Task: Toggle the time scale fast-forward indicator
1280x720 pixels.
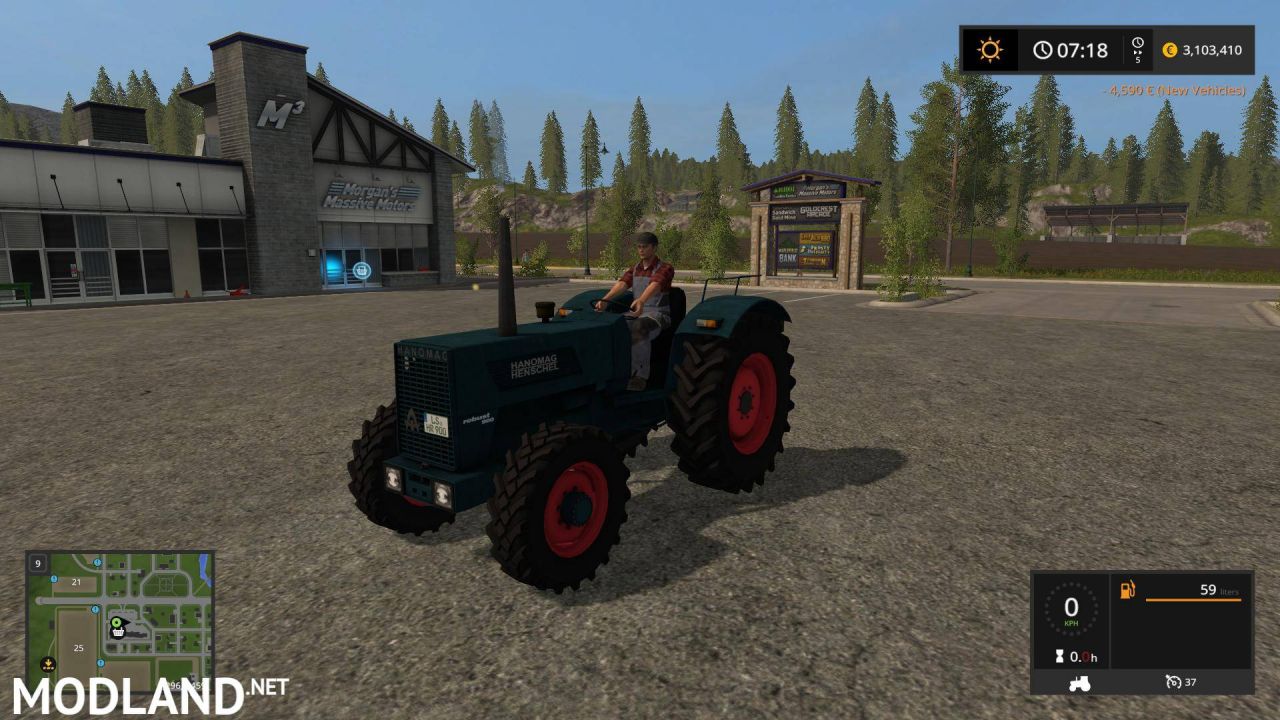Action: pyautogui.click(x=1135, y=49)
